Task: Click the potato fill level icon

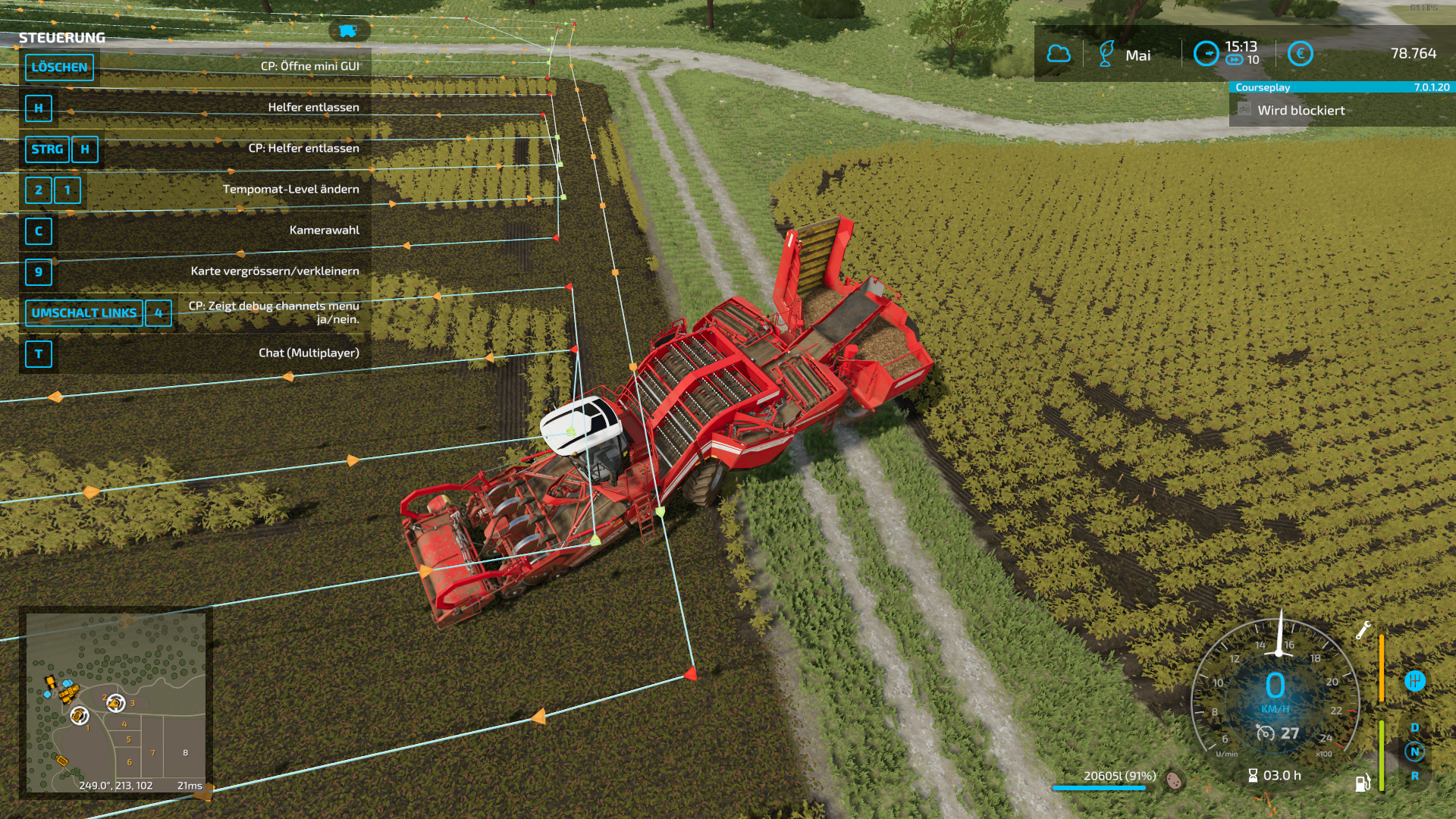Action: click(1174, 780)
